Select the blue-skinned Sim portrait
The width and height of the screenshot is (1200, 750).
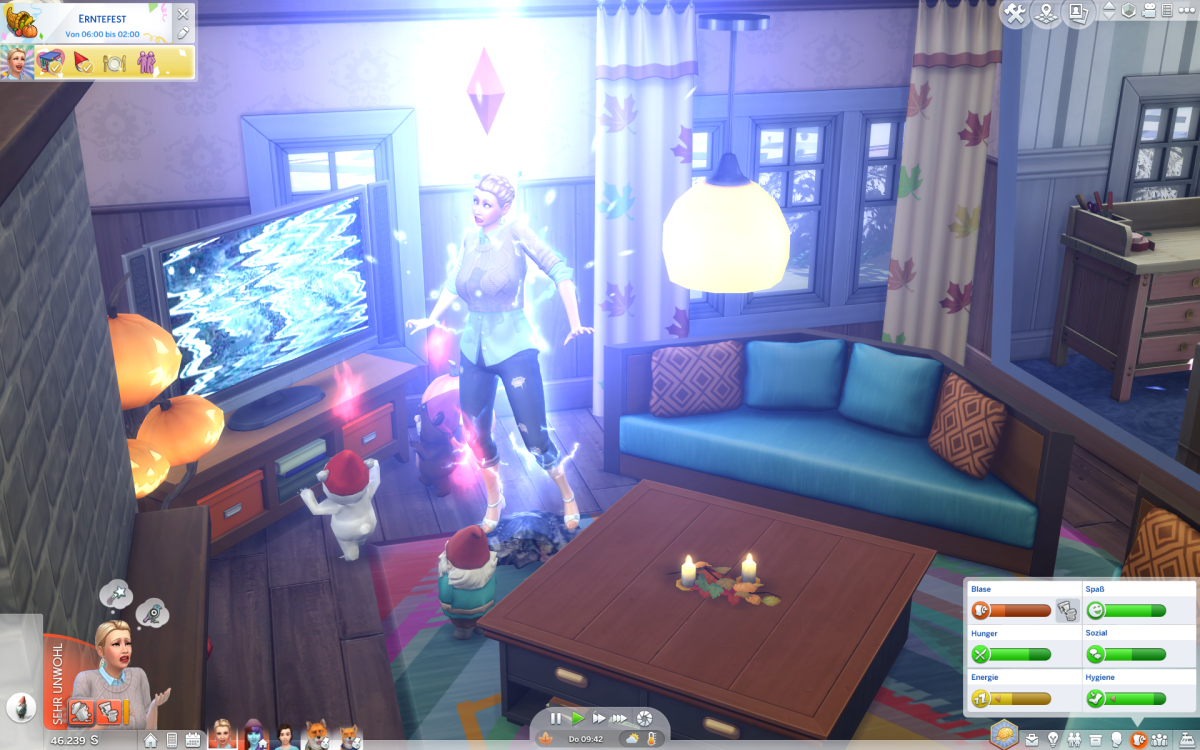pyautogui.click(x=254, y=736)
